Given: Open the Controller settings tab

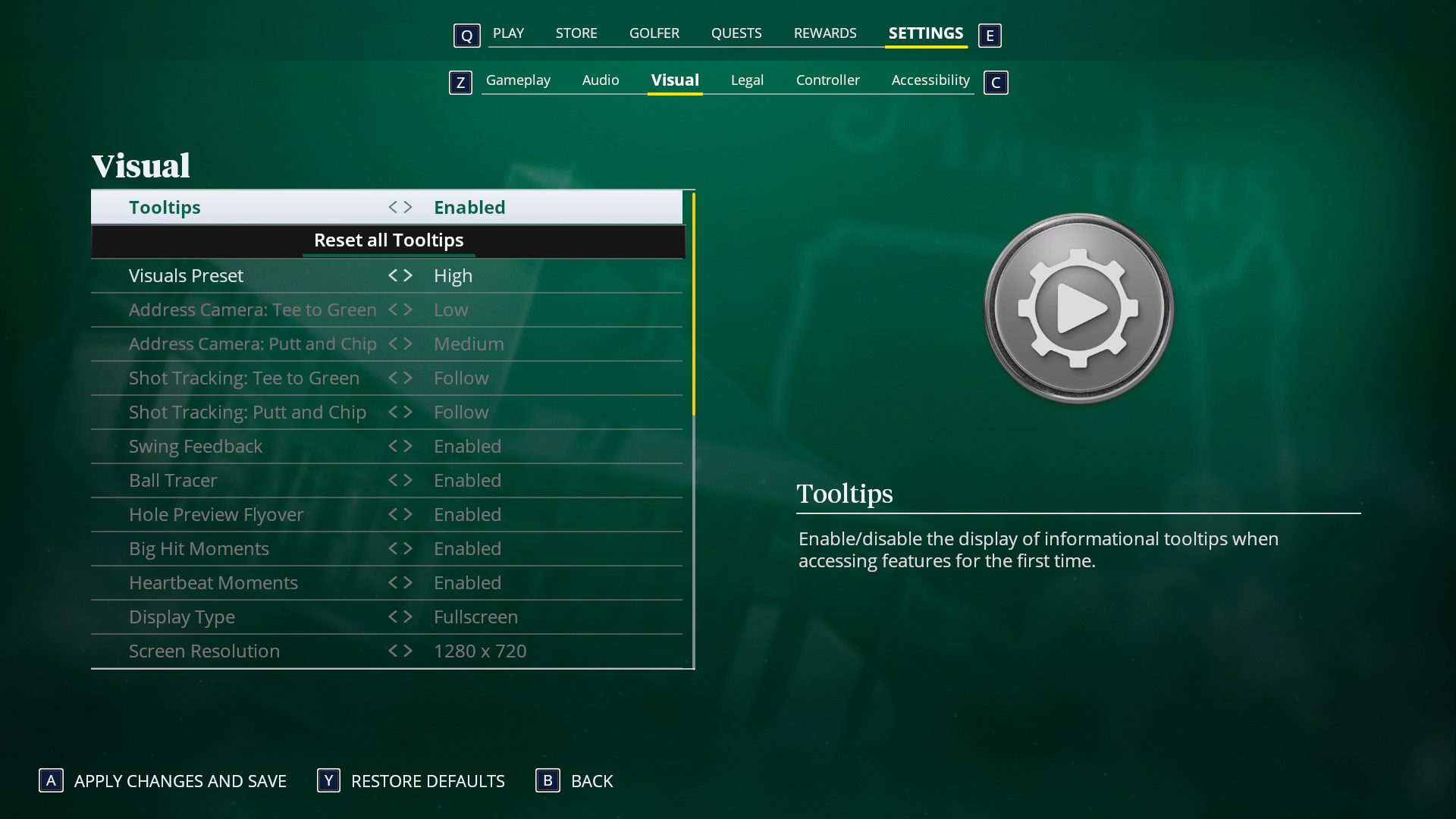Looking at the screenshot, I should (x=827, y=80).
